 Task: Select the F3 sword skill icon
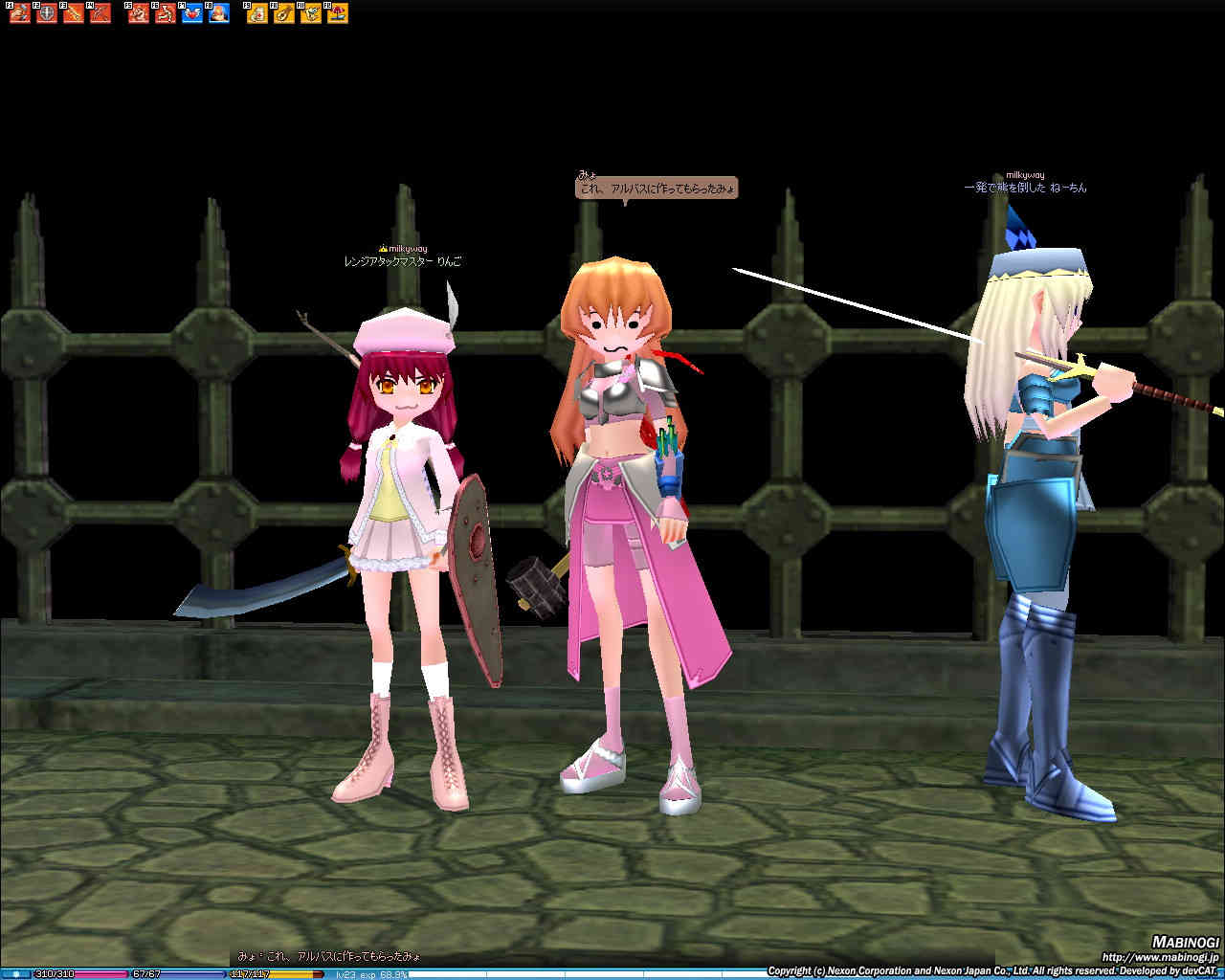pos(74,13)
